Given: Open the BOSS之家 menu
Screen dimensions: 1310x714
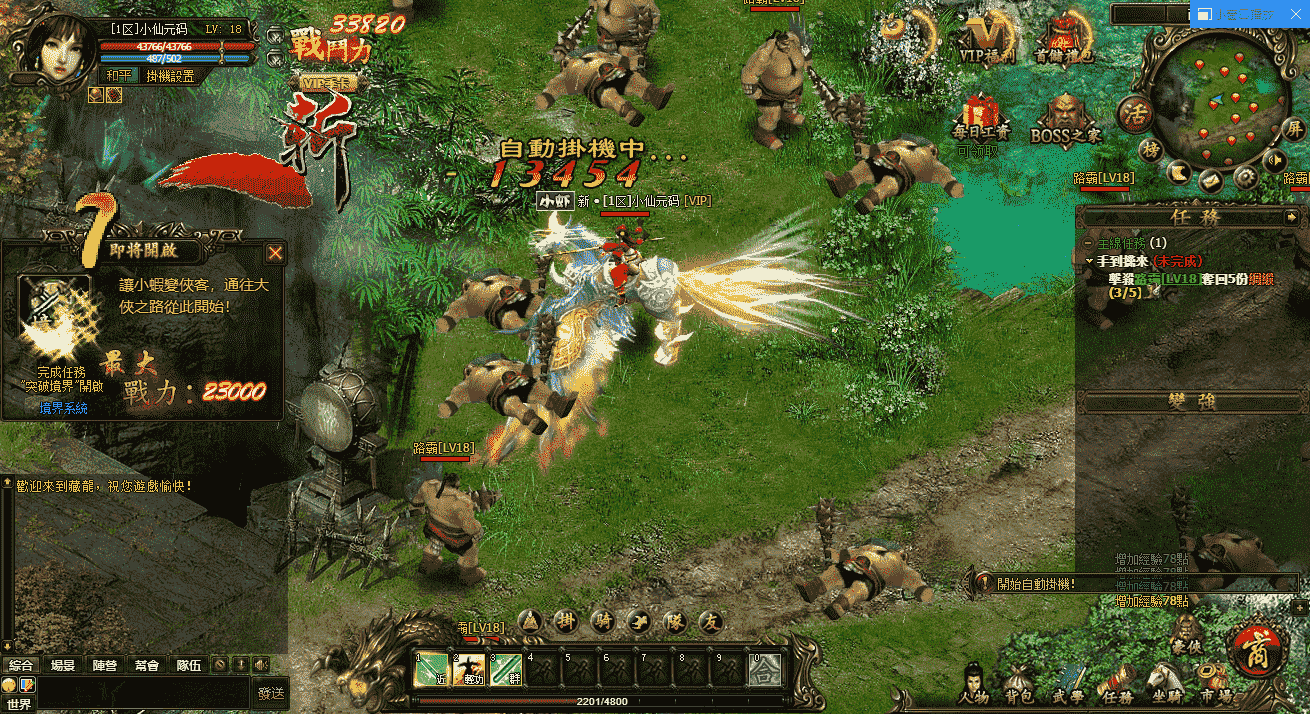Looking at the screenshot, I should click(x=1066, y=118).
